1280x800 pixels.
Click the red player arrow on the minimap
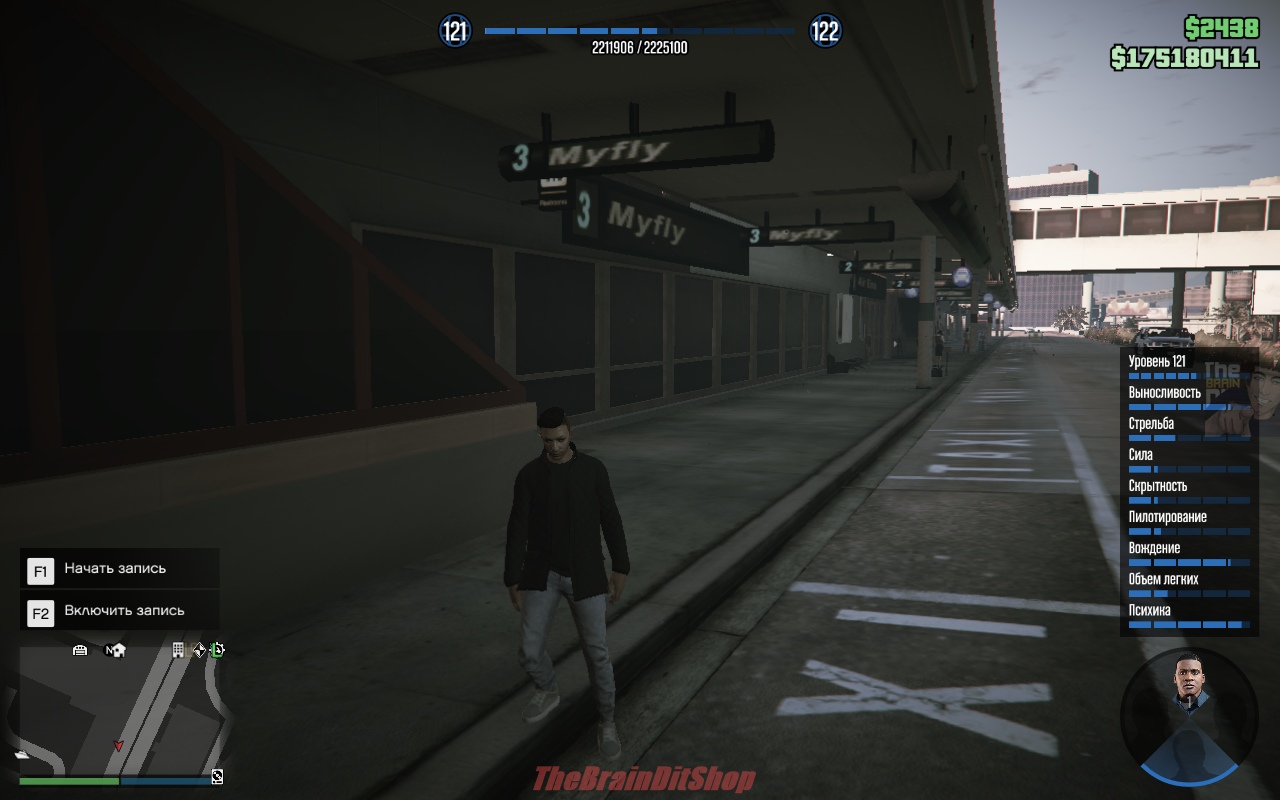(119, 745)
